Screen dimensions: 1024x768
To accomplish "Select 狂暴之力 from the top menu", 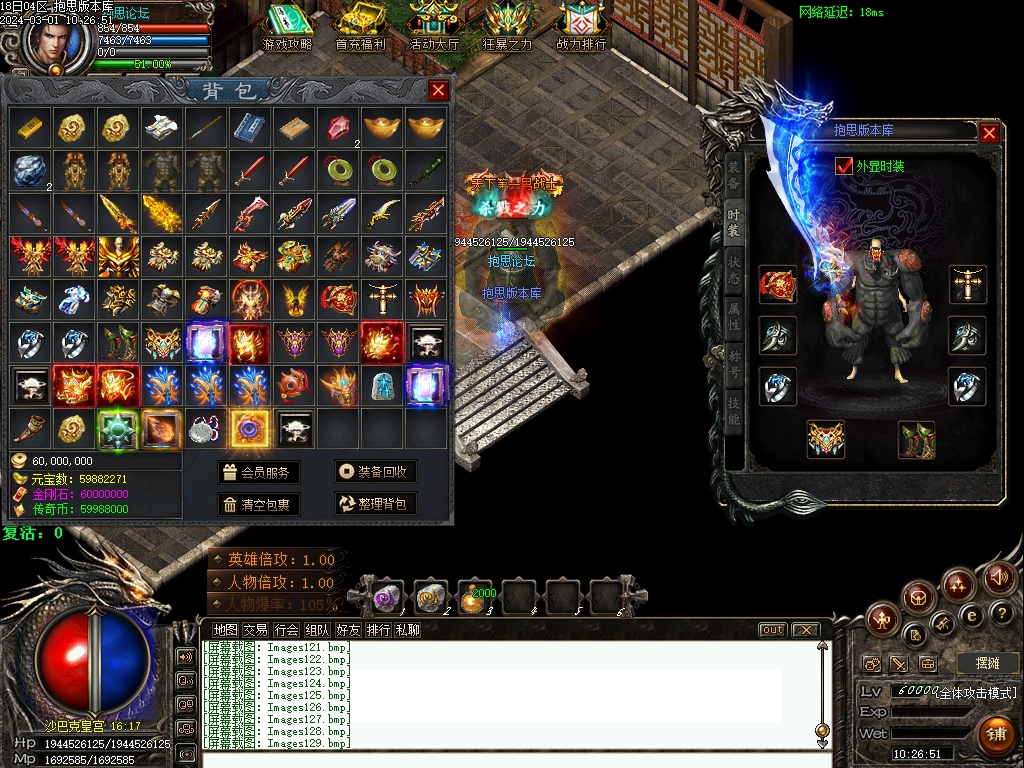I will click(x=507, y=27).
